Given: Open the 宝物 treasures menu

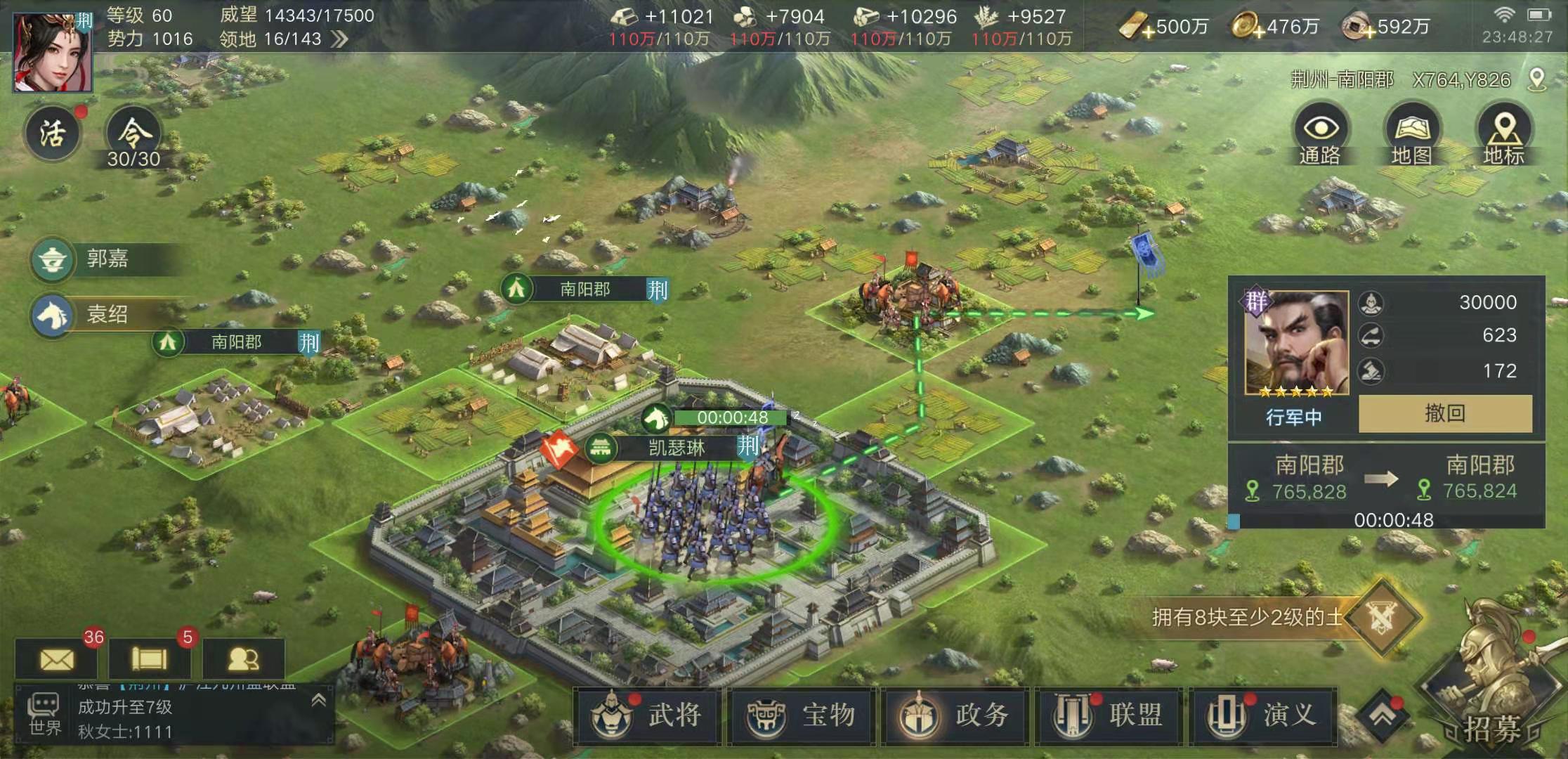Looking at the screenshot, I should coord(801,715).
